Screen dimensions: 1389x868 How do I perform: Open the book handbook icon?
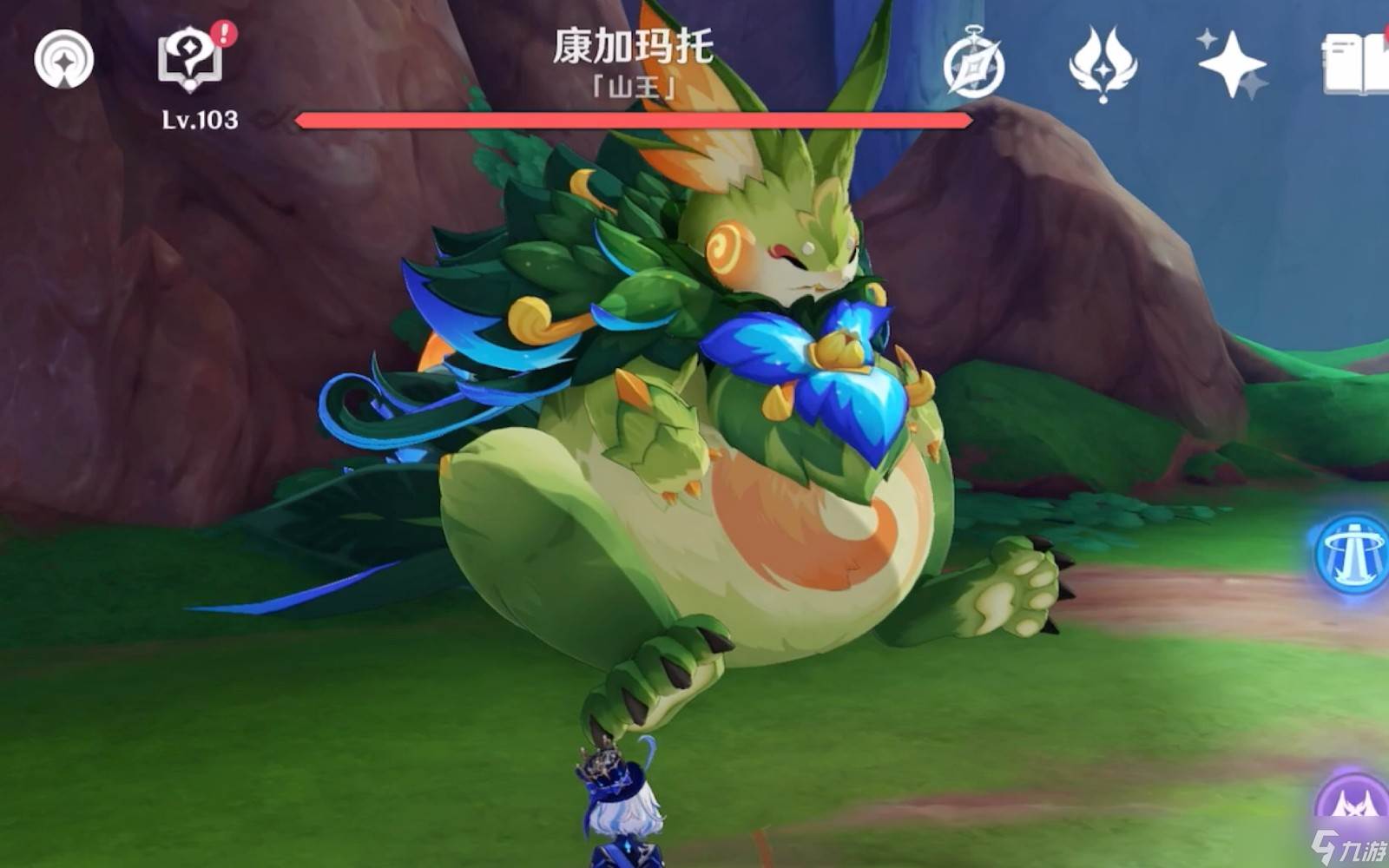[1356, 63]
